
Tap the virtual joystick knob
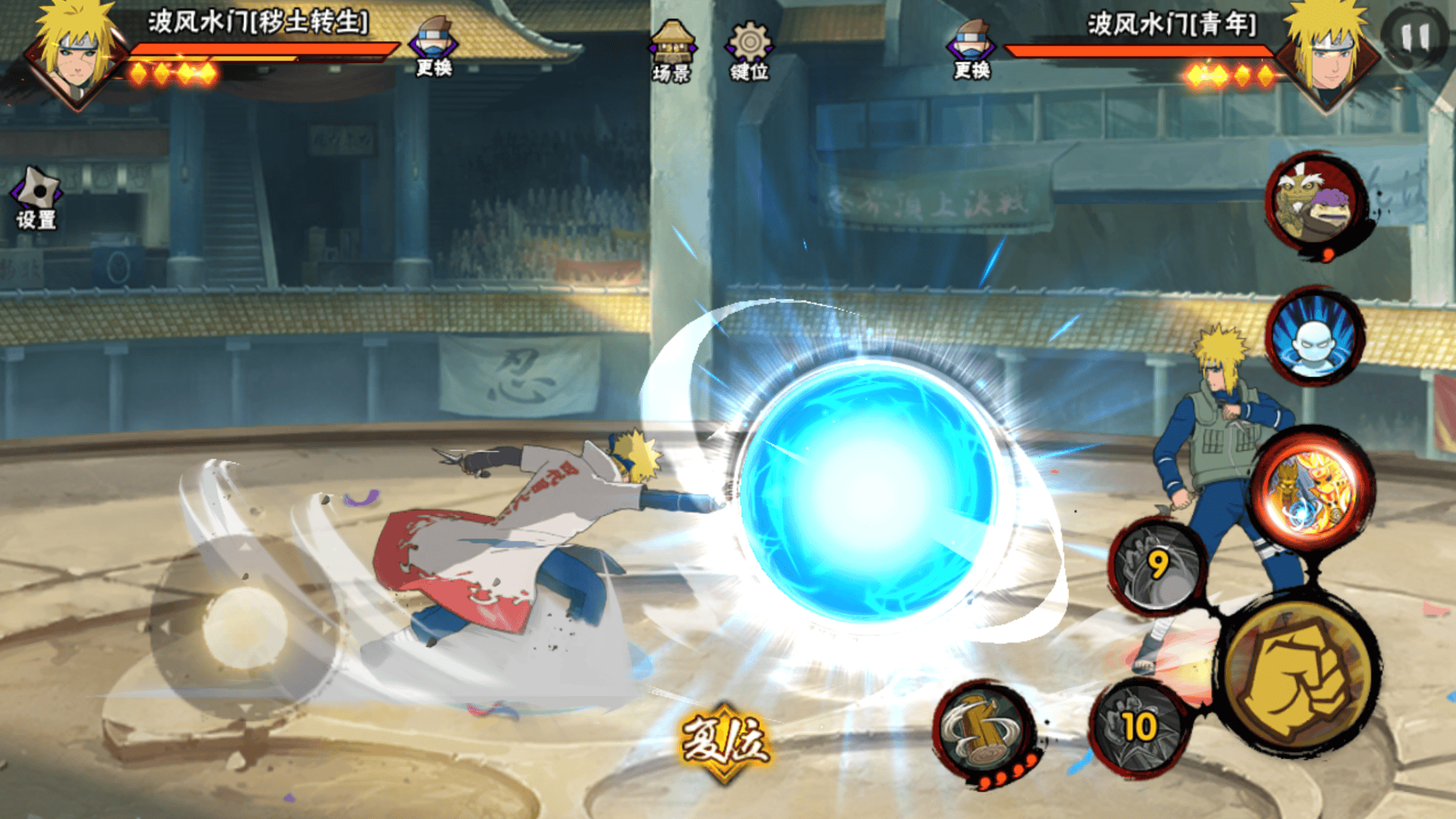(245, 627)
